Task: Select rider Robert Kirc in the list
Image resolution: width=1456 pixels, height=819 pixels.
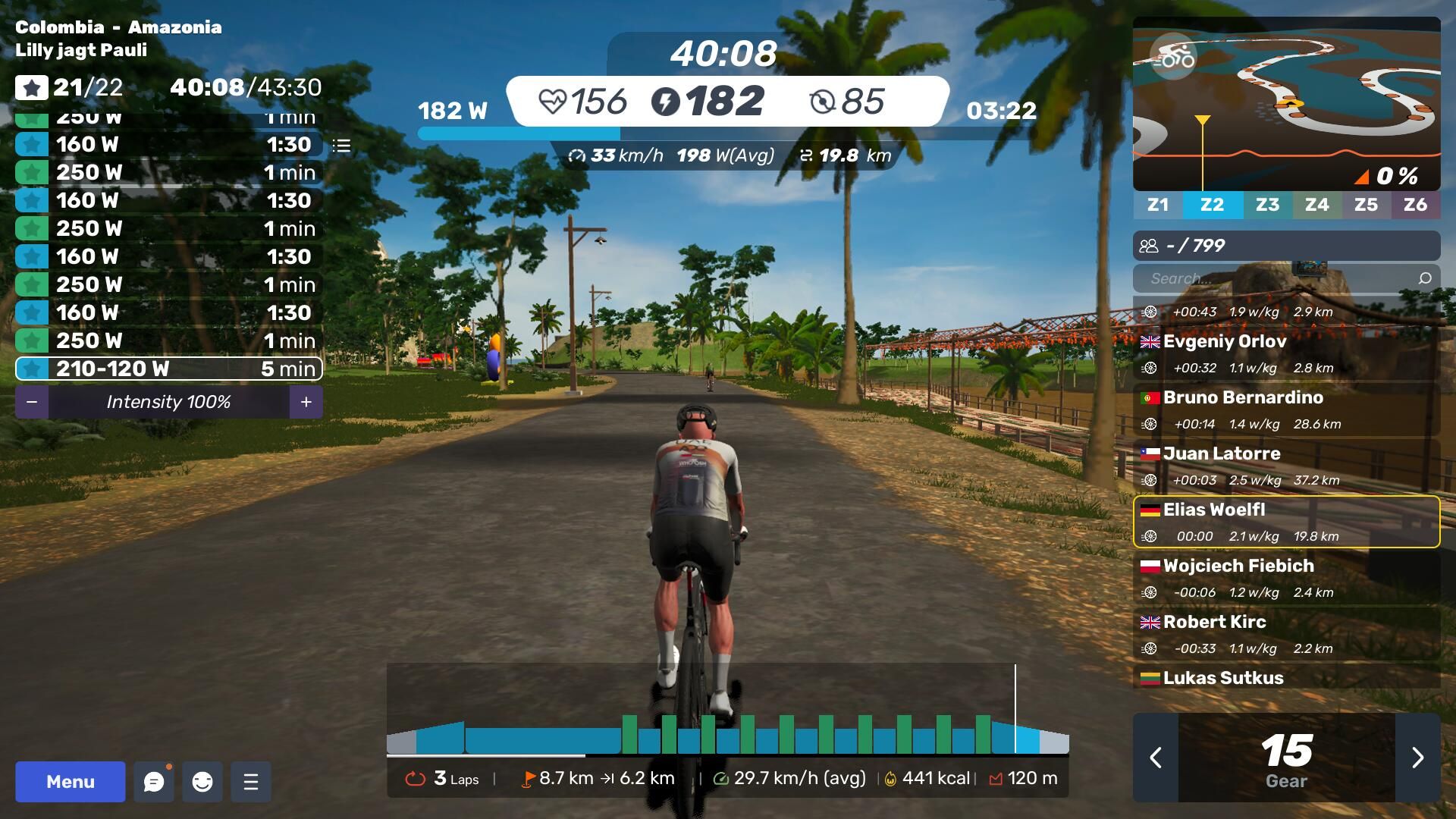Action: click(x=1286, y=634)
